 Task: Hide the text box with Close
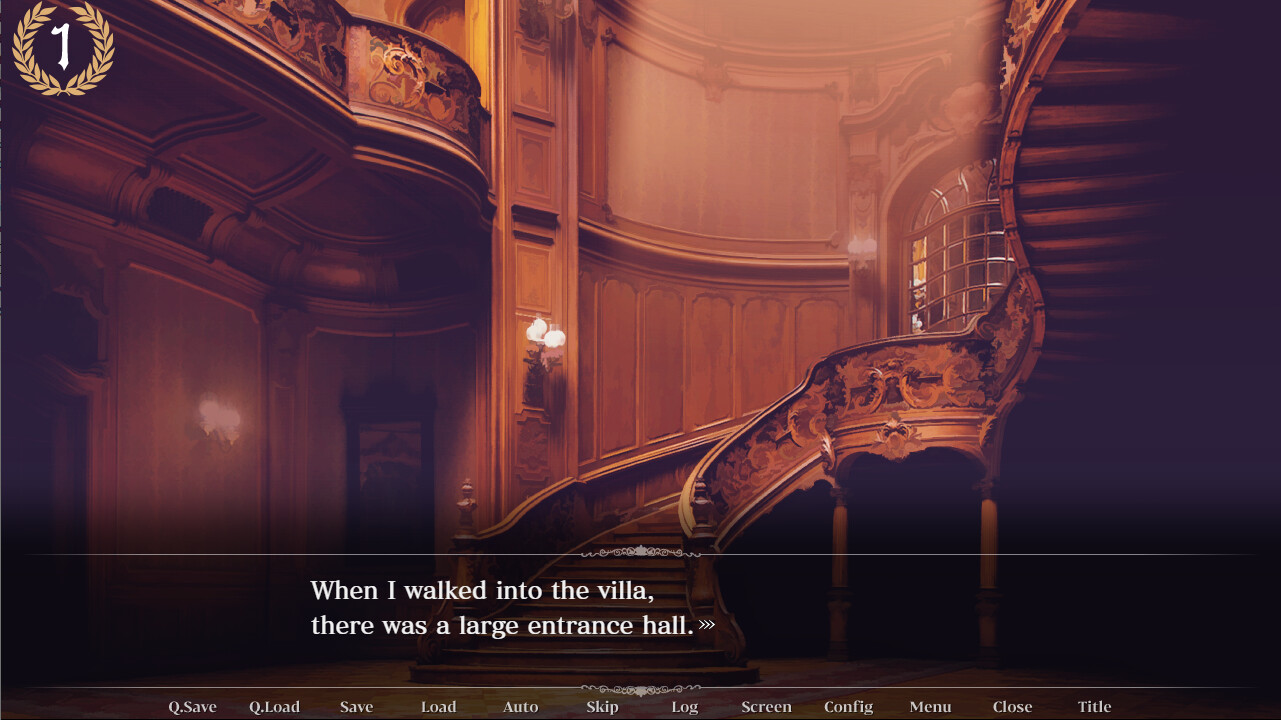[1012, 707]
